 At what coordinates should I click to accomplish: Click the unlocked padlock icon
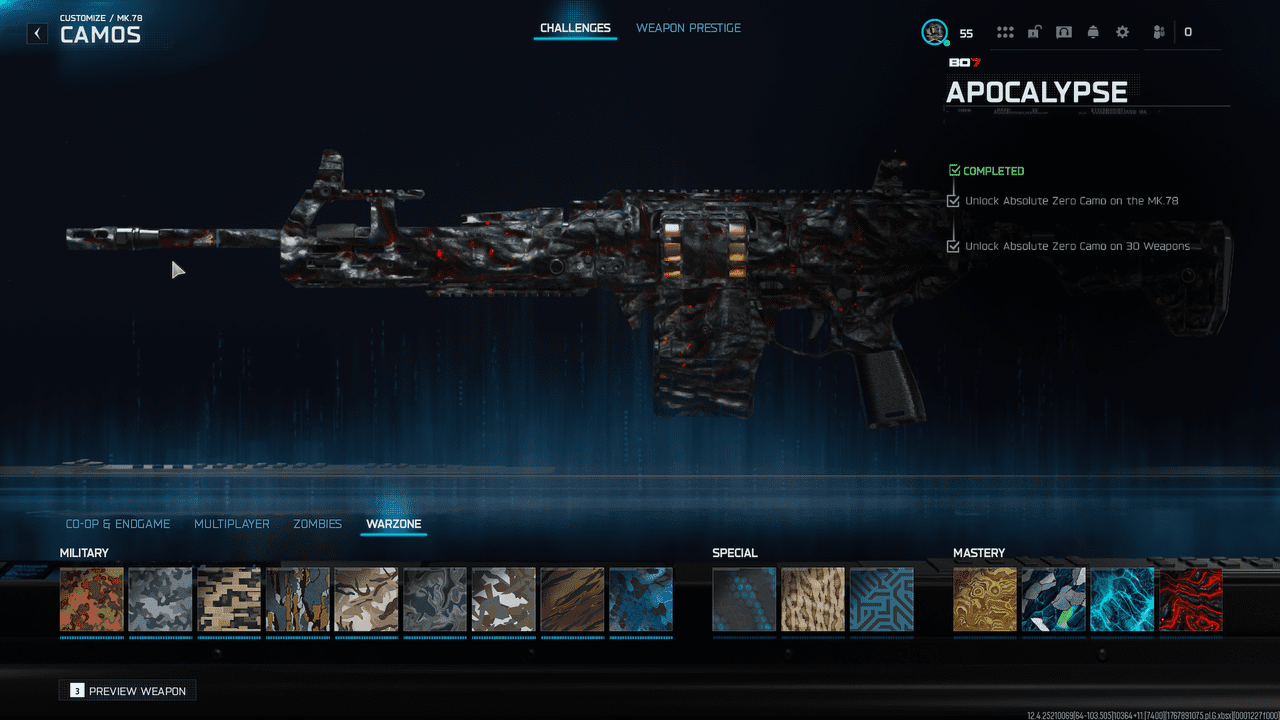tap(1035, 32)
